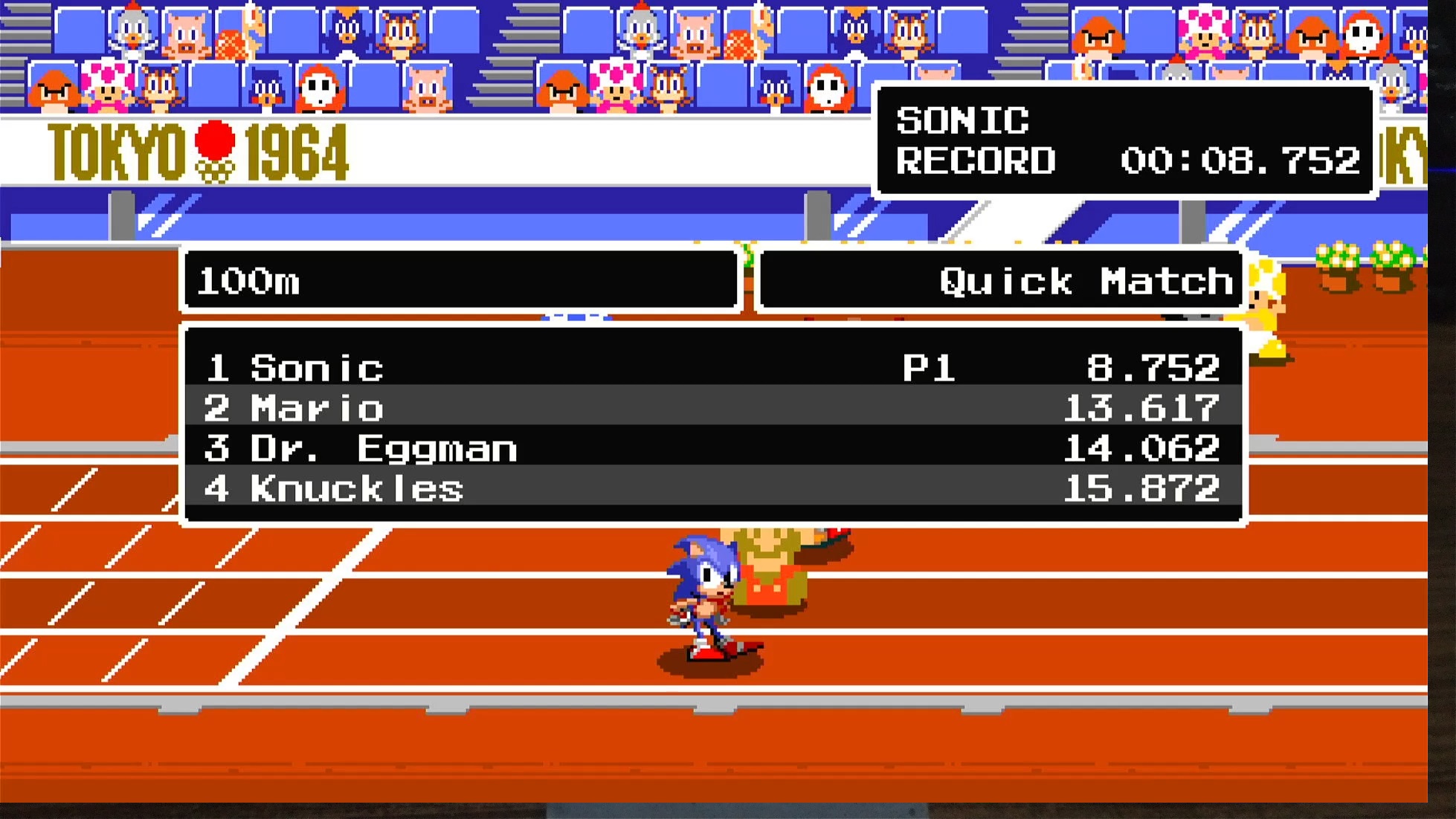
Task: Select Sonic's first-place result row
Action: coord(712,367)
